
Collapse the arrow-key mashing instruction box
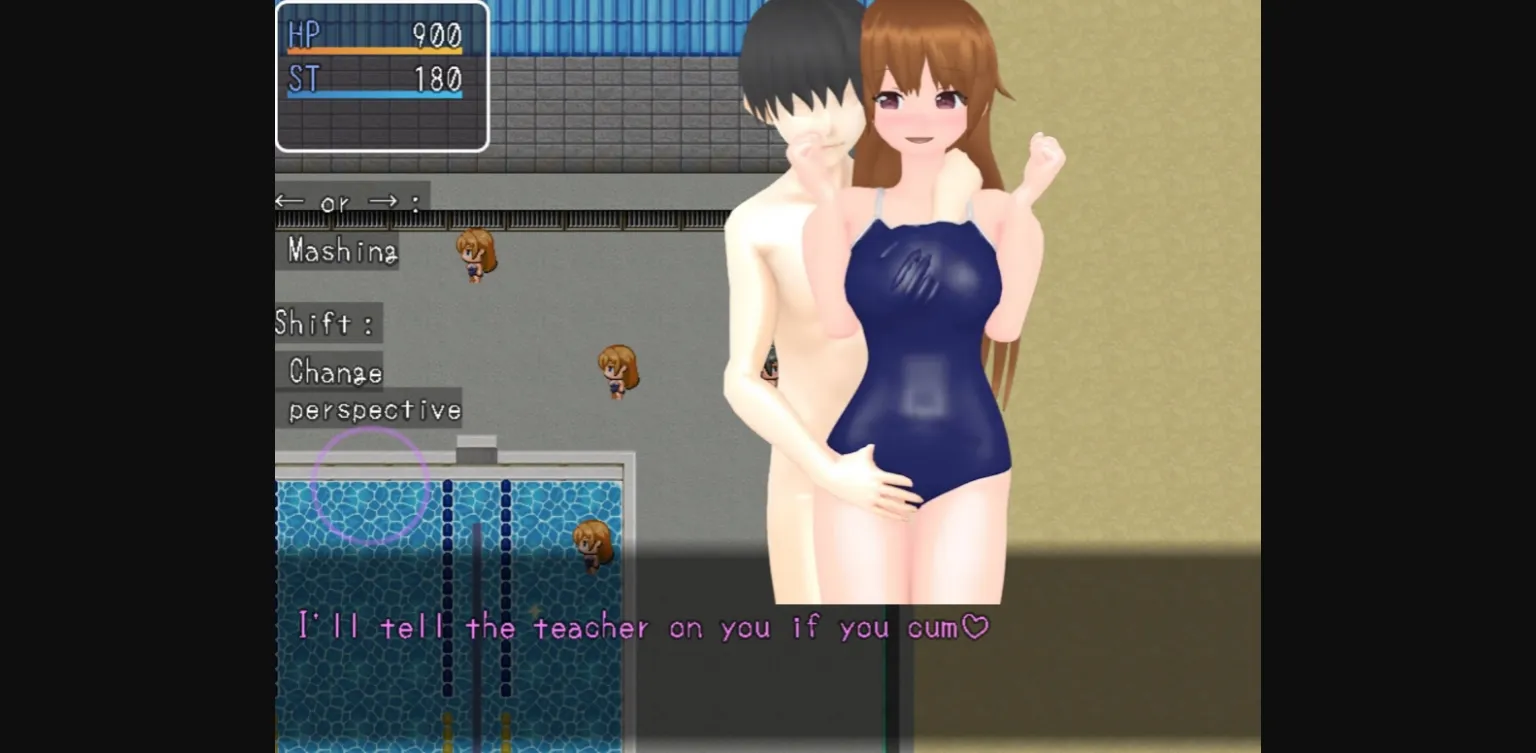pos(345,227)
